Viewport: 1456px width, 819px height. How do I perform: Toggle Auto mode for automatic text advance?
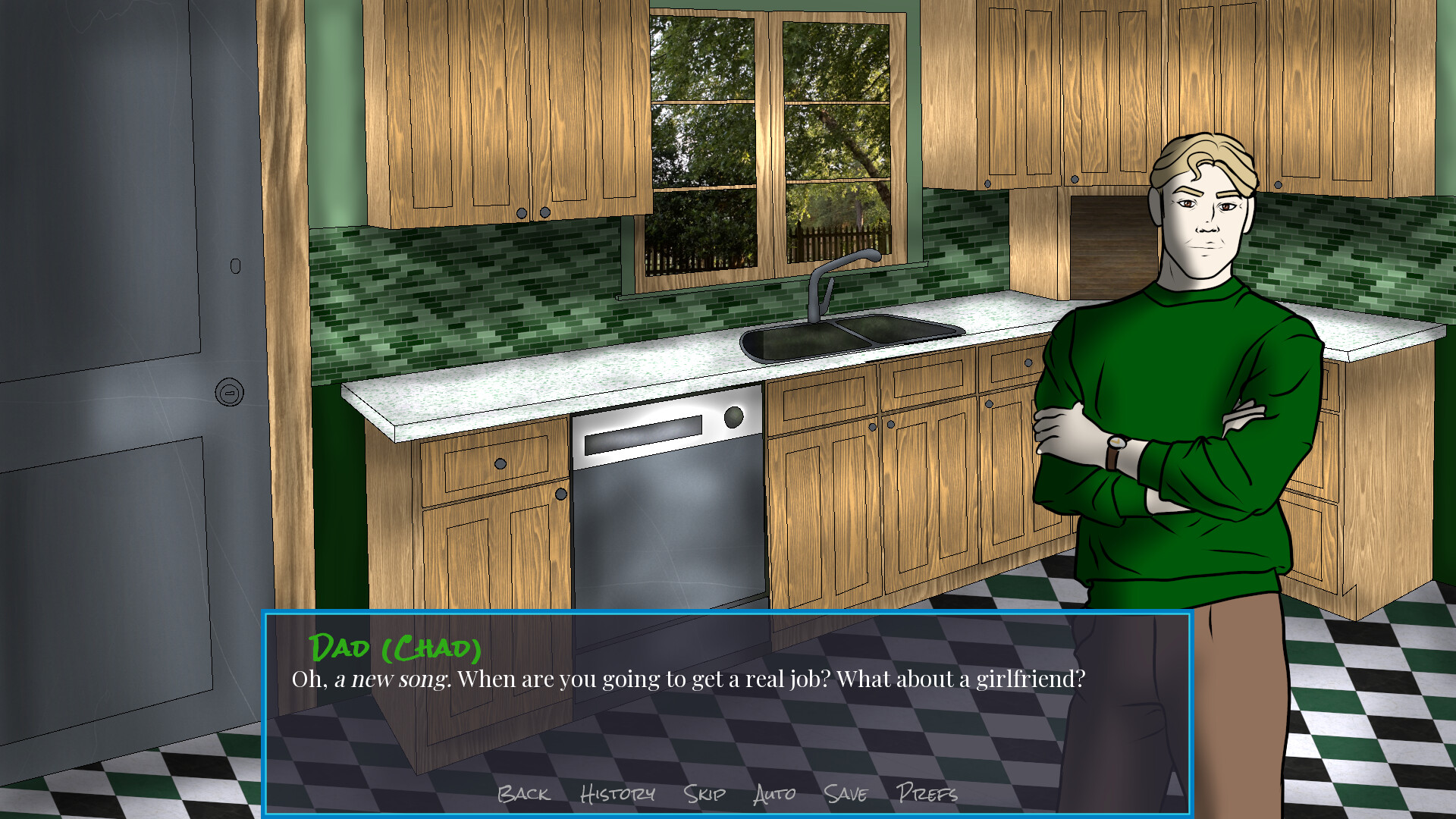click(x=773, y=795)
